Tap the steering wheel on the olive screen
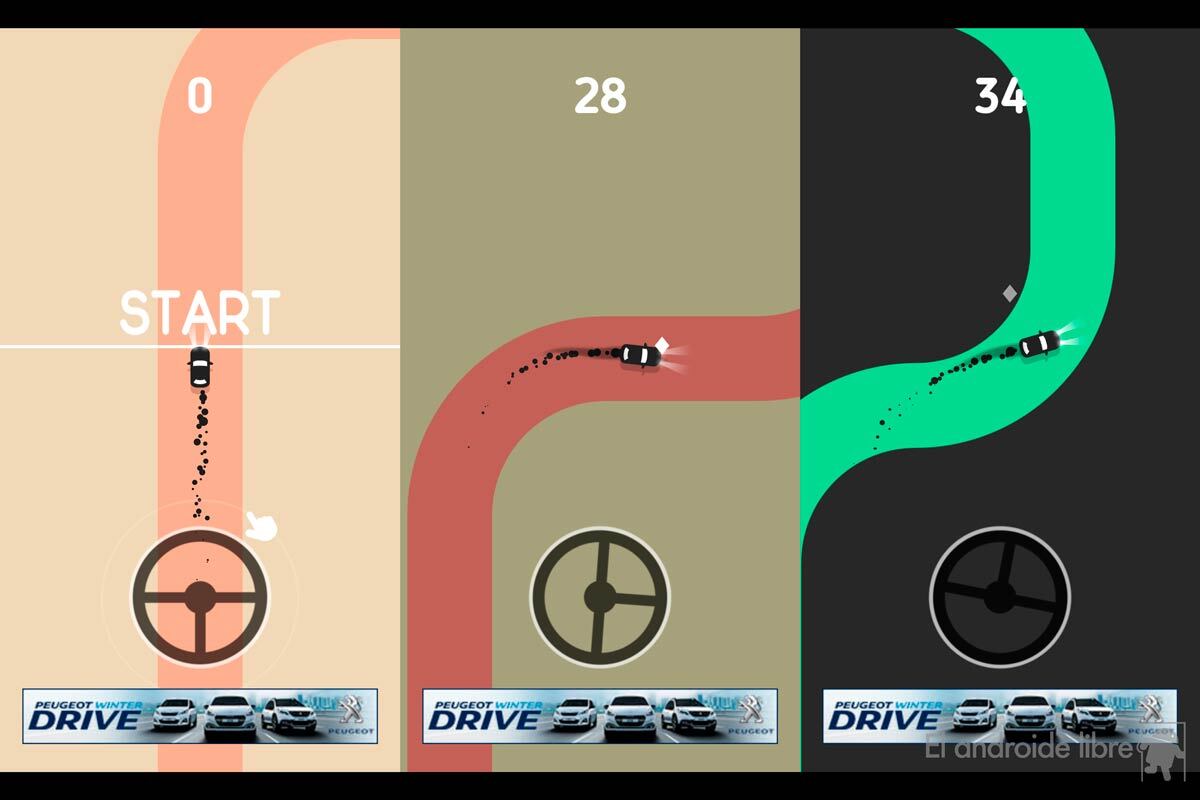This screenshot has width=1200, height=800. tap(600, 597)
